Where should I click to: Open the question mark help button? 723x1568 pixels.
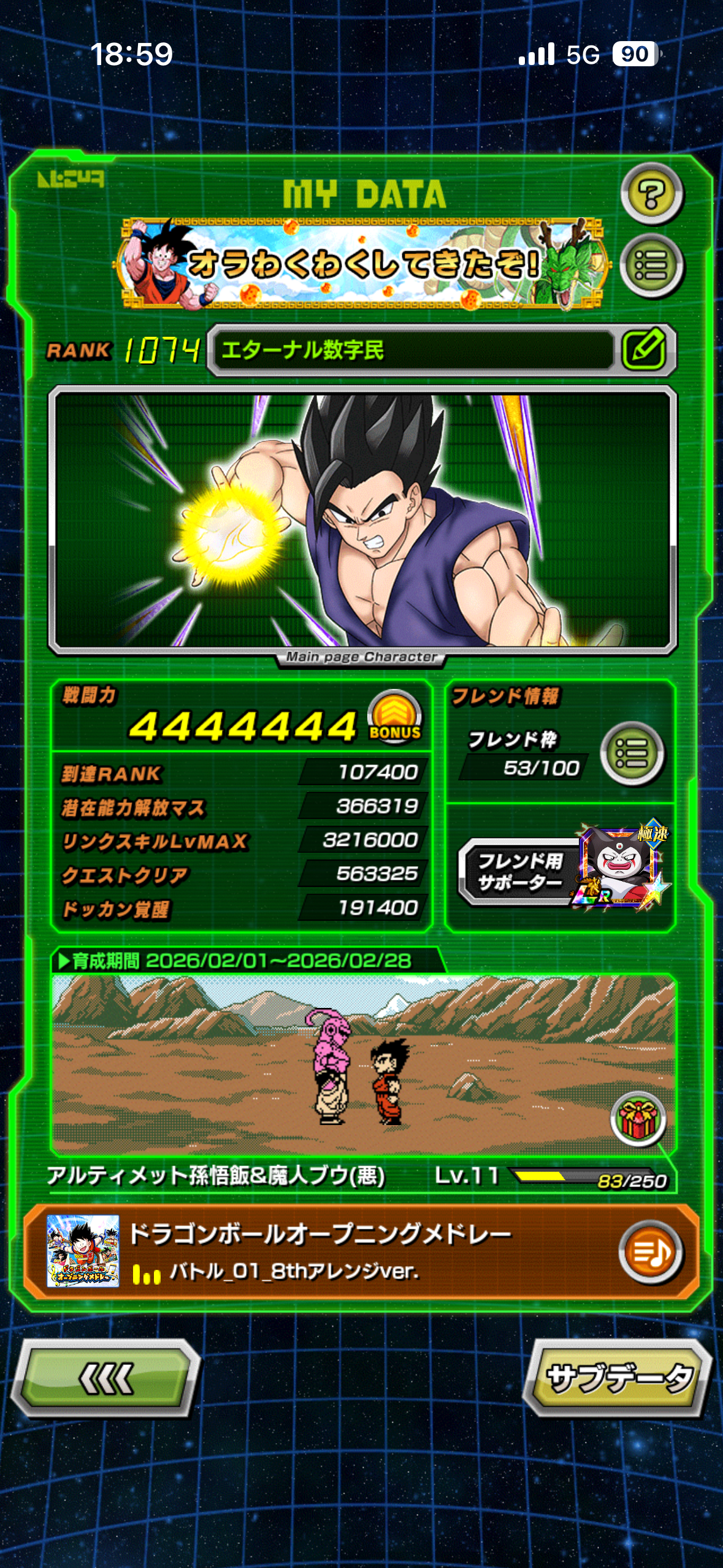(x=651, y=194)
